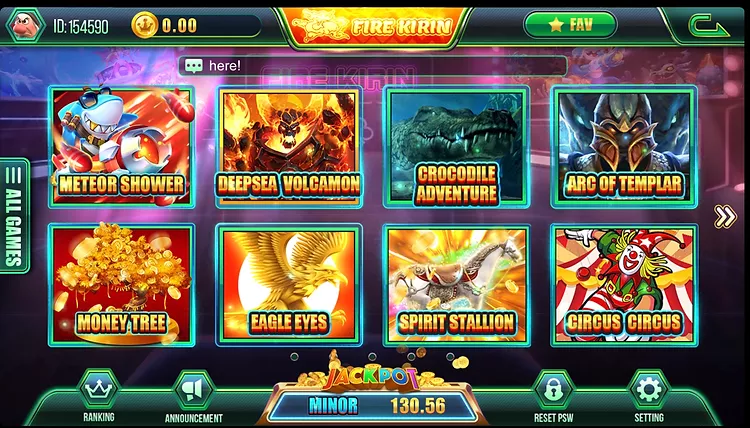
Task: Open the All Games side tab
Action: (x=14, y=215)
